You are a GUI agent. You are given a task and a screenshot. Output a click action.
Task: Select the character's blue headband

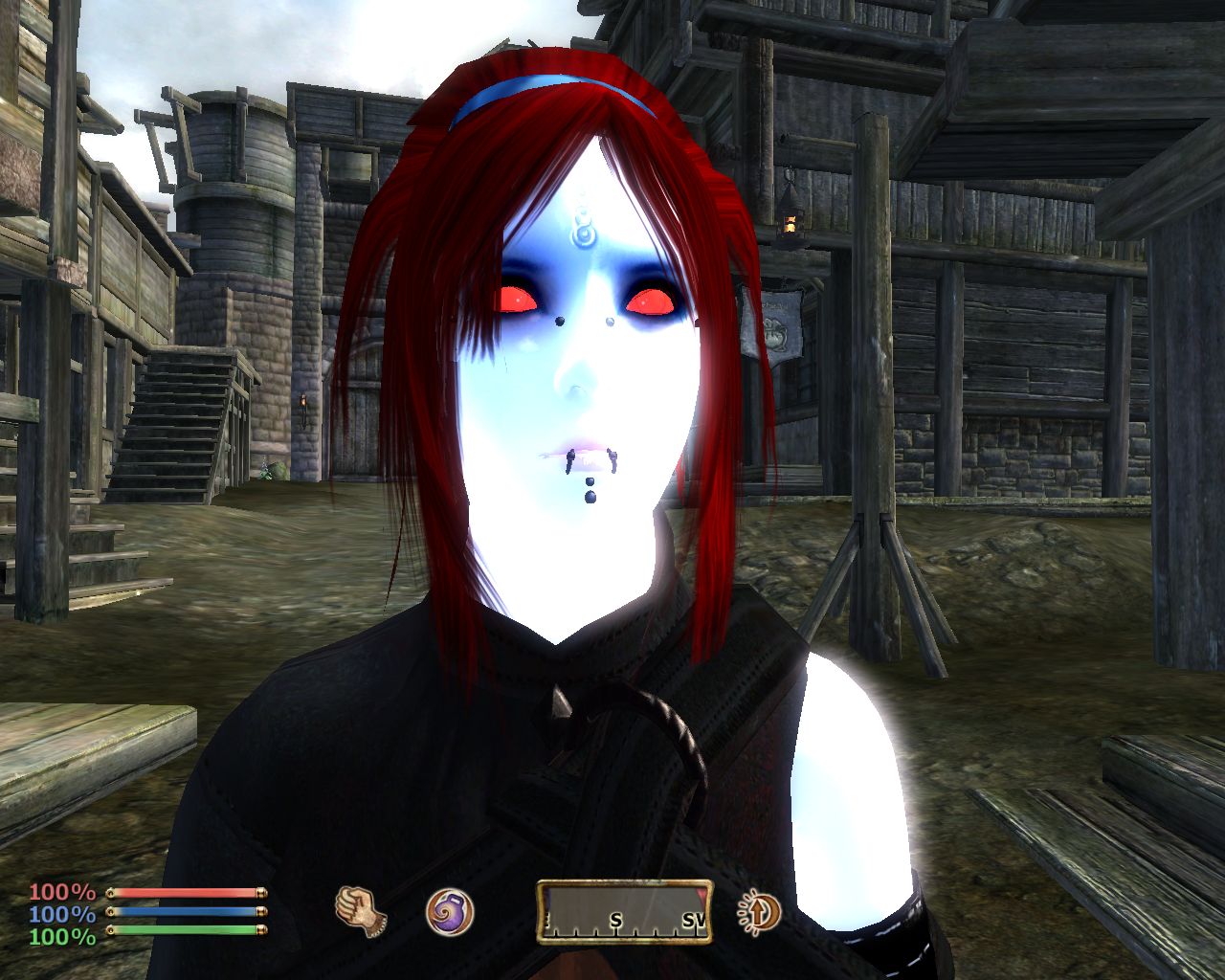(x=517, y=86)
